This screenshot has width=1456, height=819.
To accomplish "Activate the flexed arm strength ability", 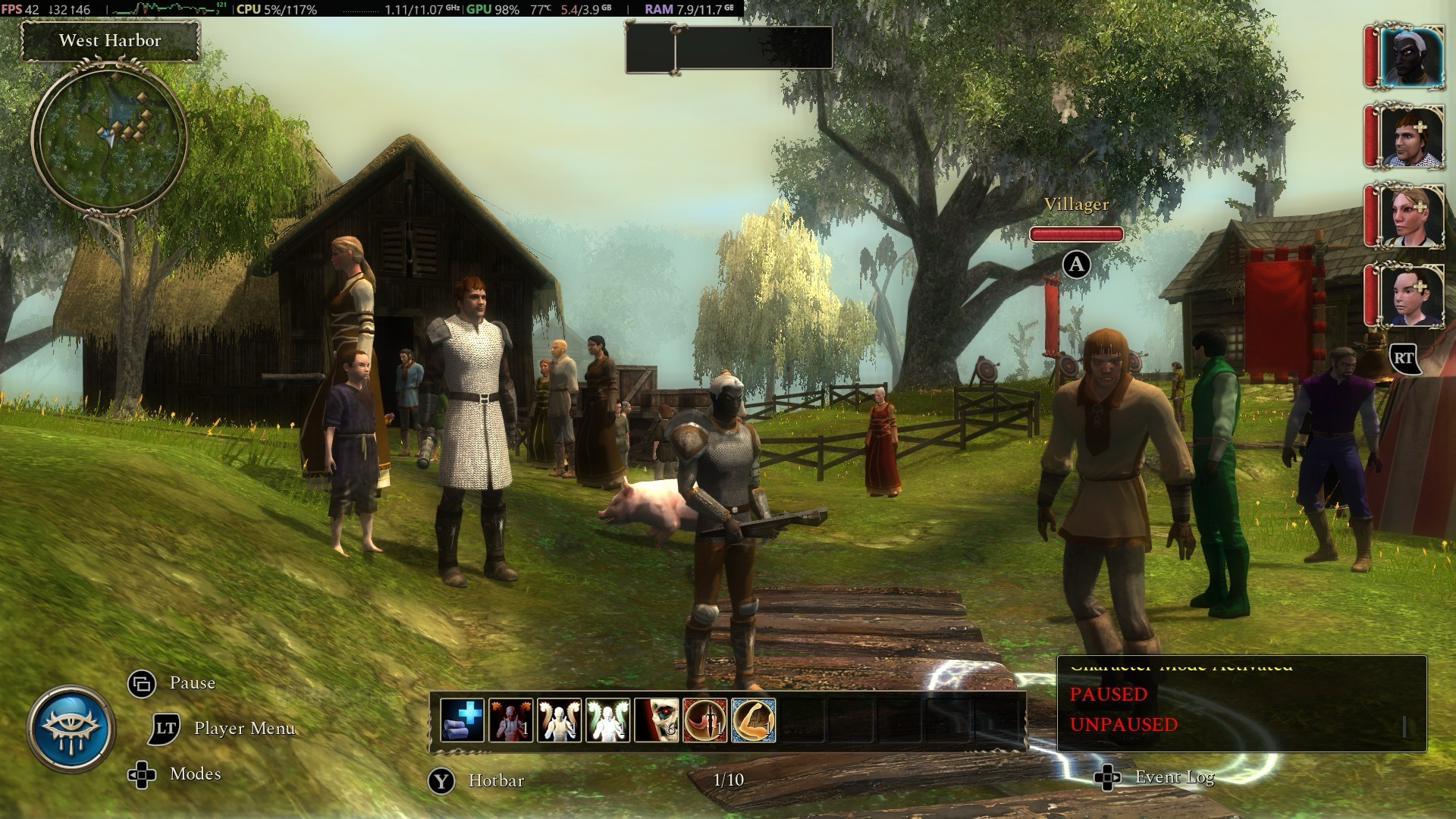I will tap(753, 720).
